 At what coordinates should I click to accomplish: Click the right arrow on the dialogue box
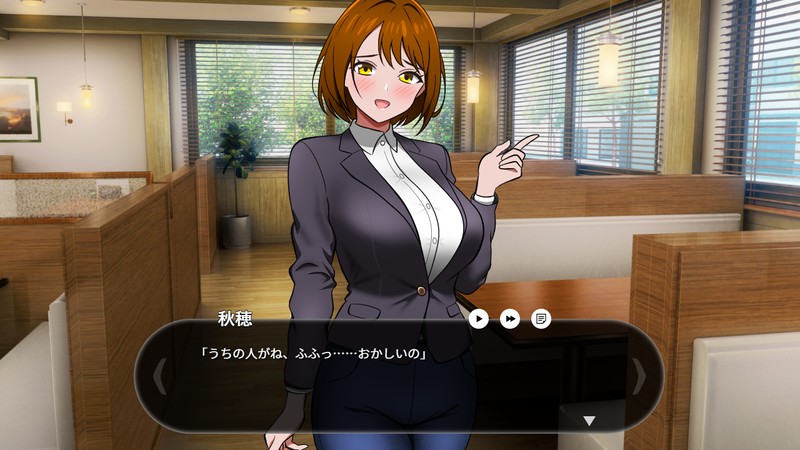point(640,376)
